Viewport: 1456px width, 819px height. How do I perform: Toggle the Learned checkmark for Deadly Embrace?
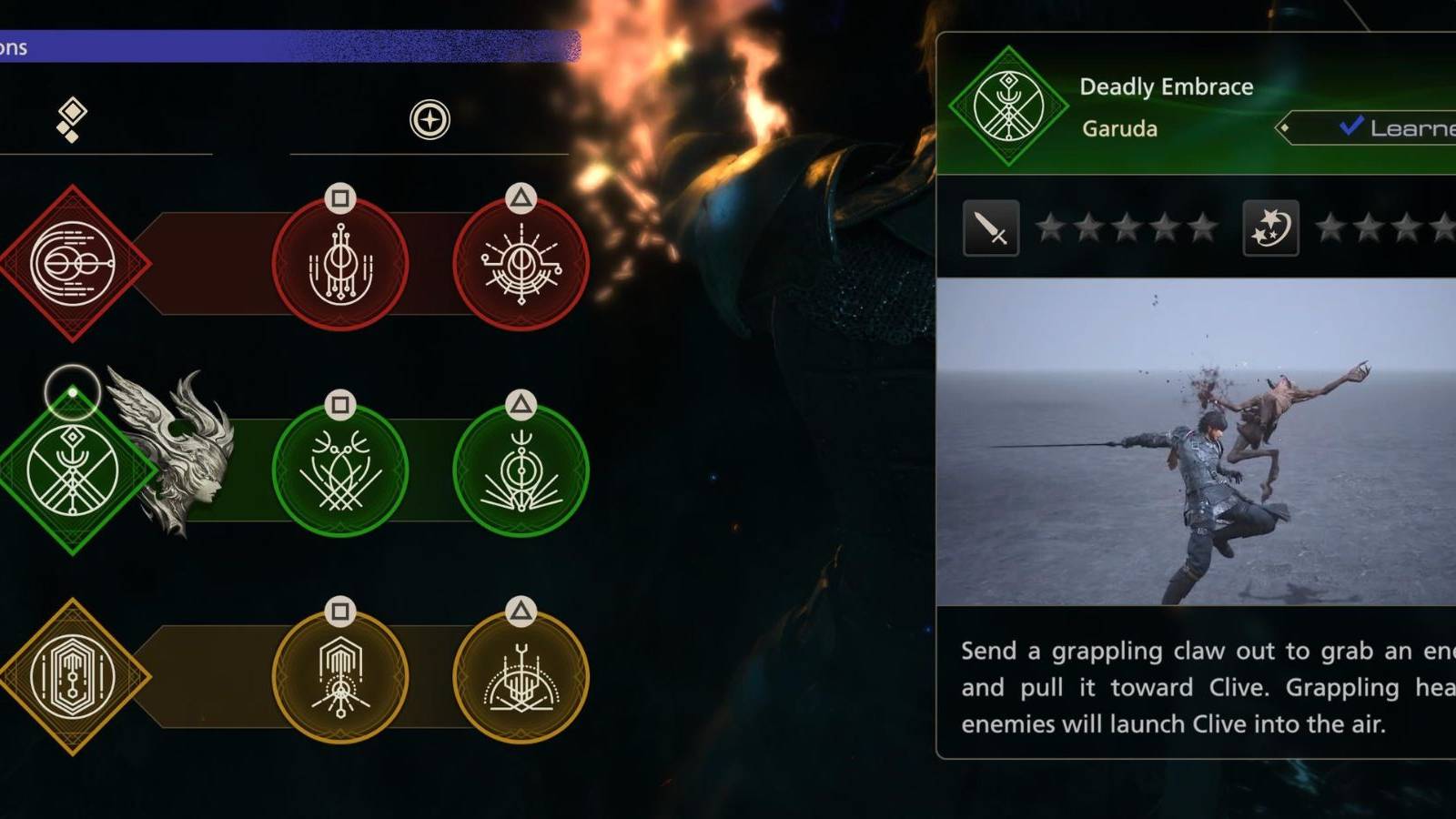1350,127
